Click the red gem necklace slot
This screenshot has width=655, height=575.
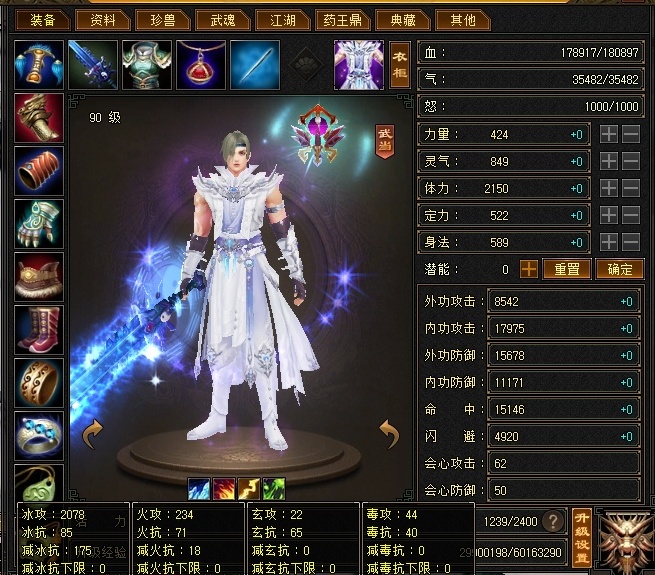(201, 65)
